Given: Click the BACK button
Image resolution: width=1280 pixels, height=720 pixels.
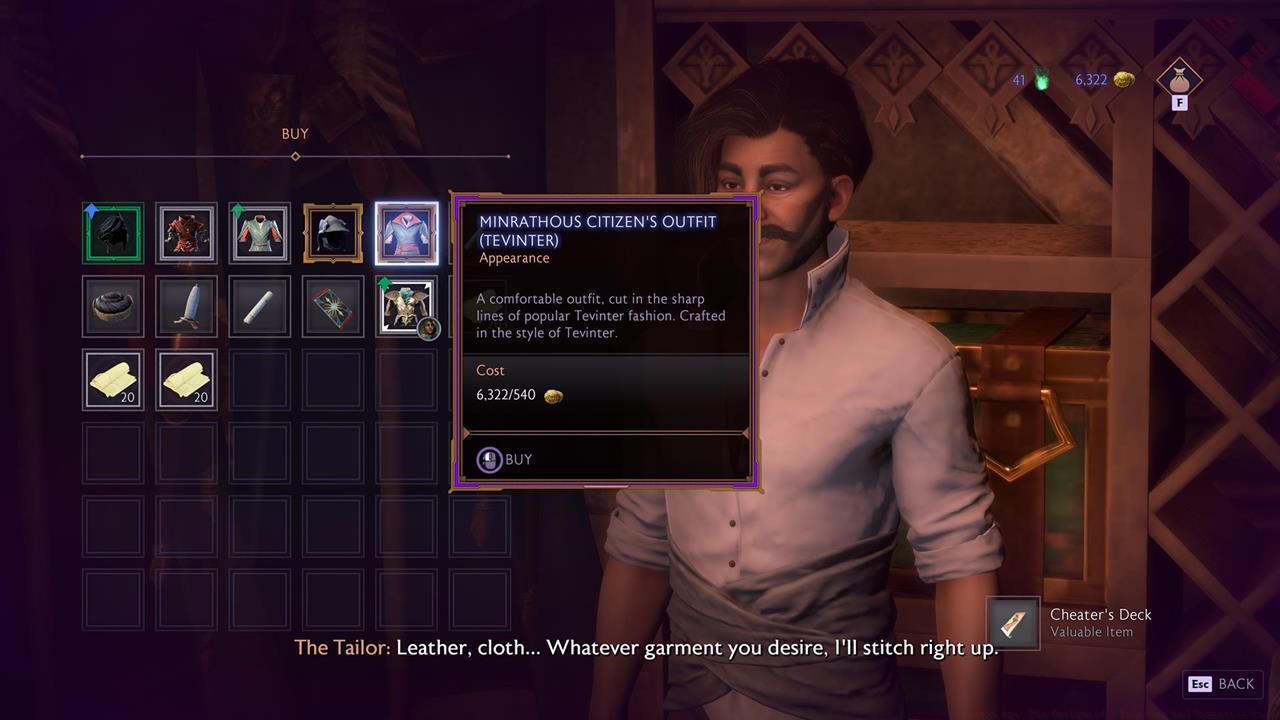Looking at the screenshot, I should (1222, 684).
